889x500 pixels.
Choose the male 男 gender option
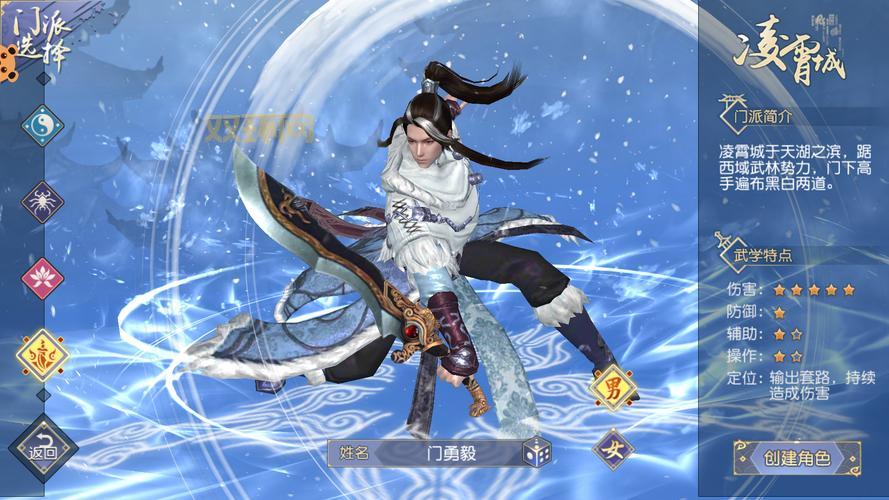tap(613, 387)
